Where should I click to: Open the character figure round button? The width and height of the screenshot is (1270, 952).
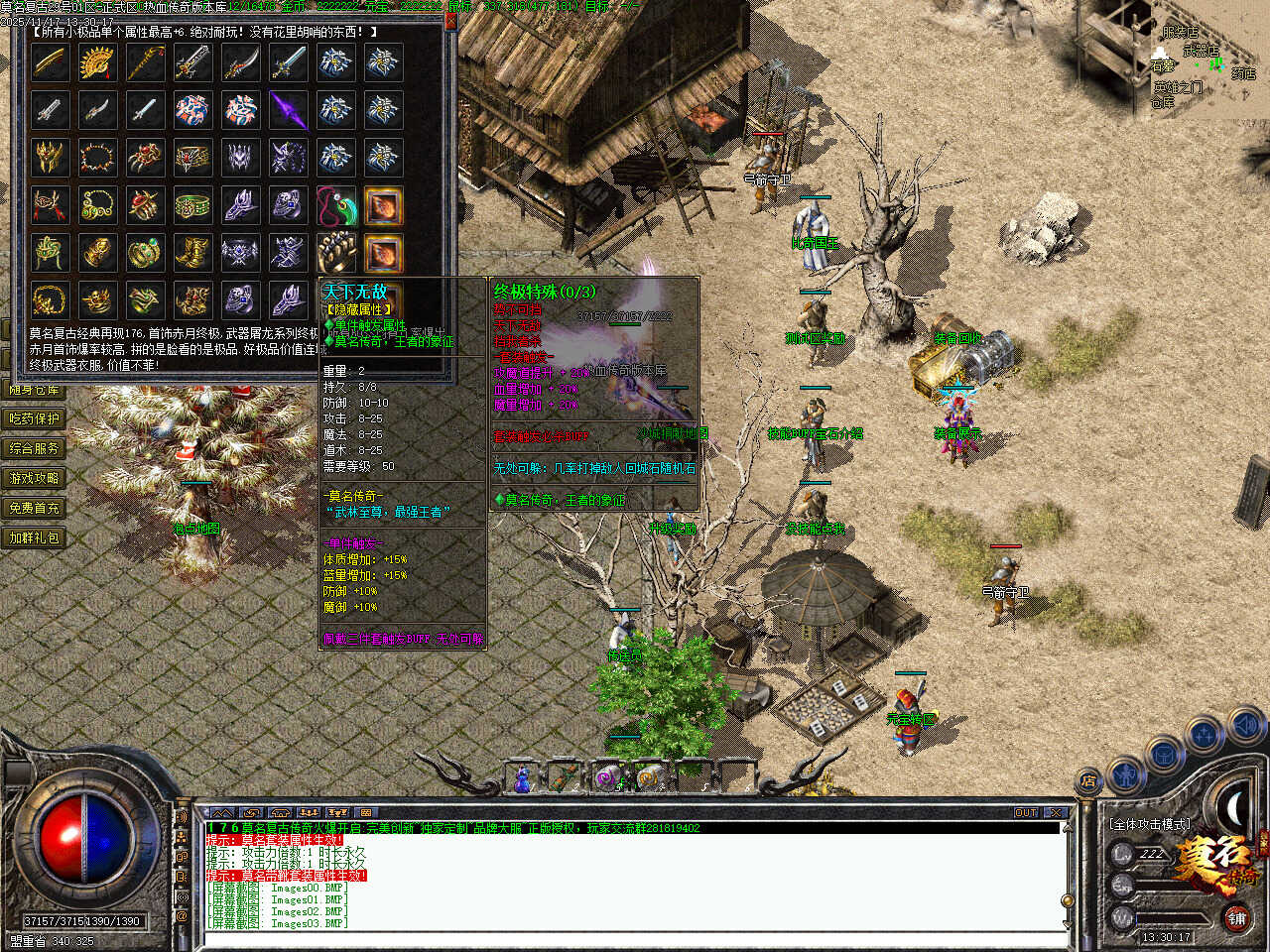1125,773
